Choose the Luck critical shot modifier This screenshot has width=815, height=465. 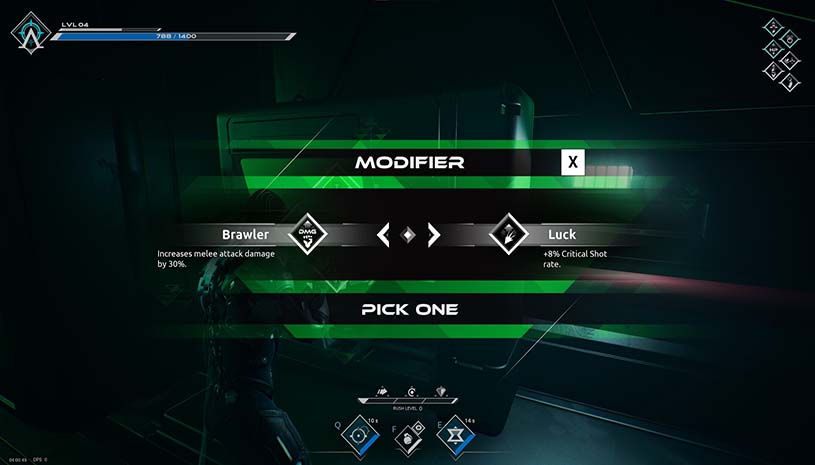point(508,234)
